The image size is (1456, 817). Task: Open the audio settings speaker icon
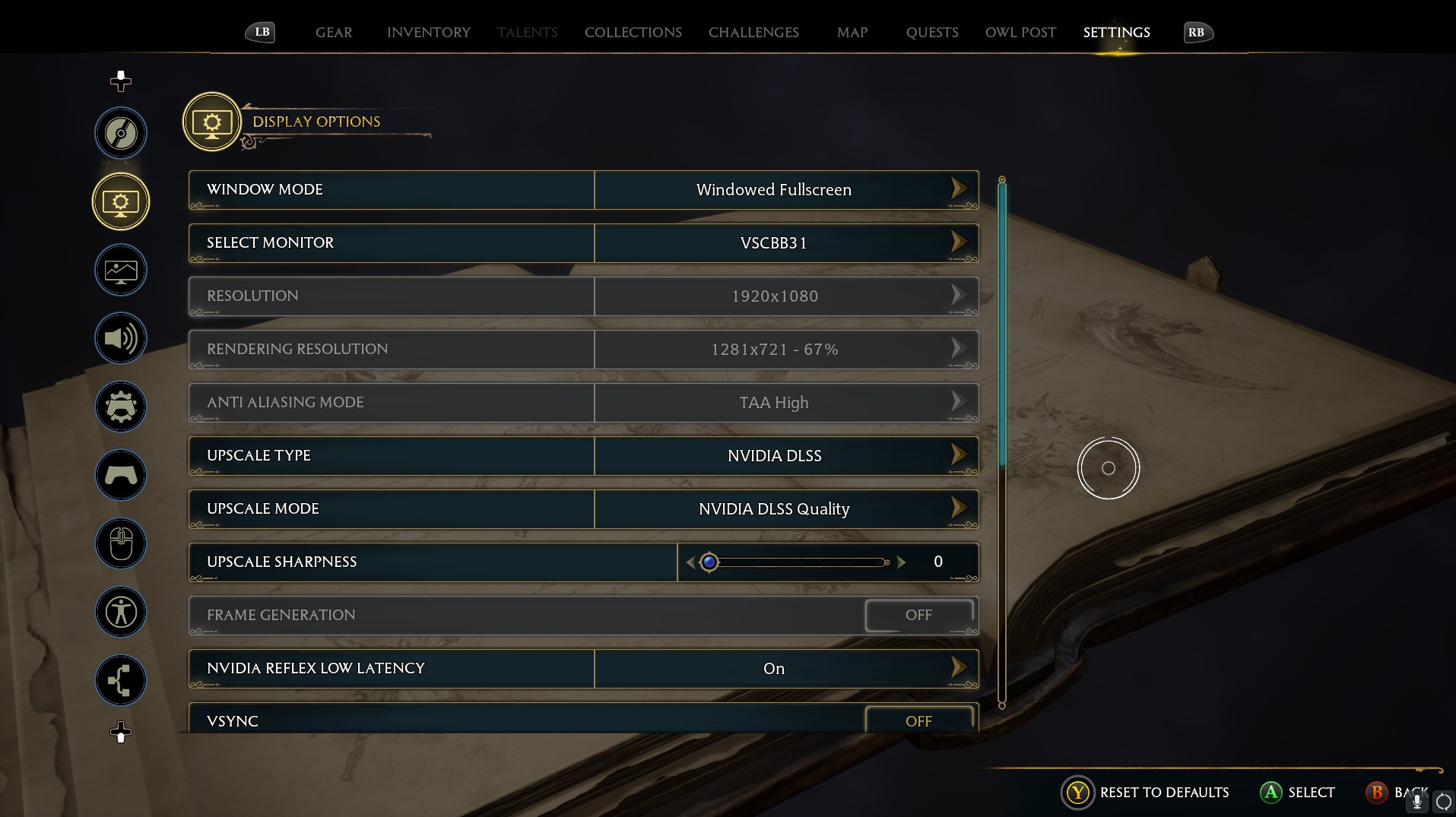(121, 338)
